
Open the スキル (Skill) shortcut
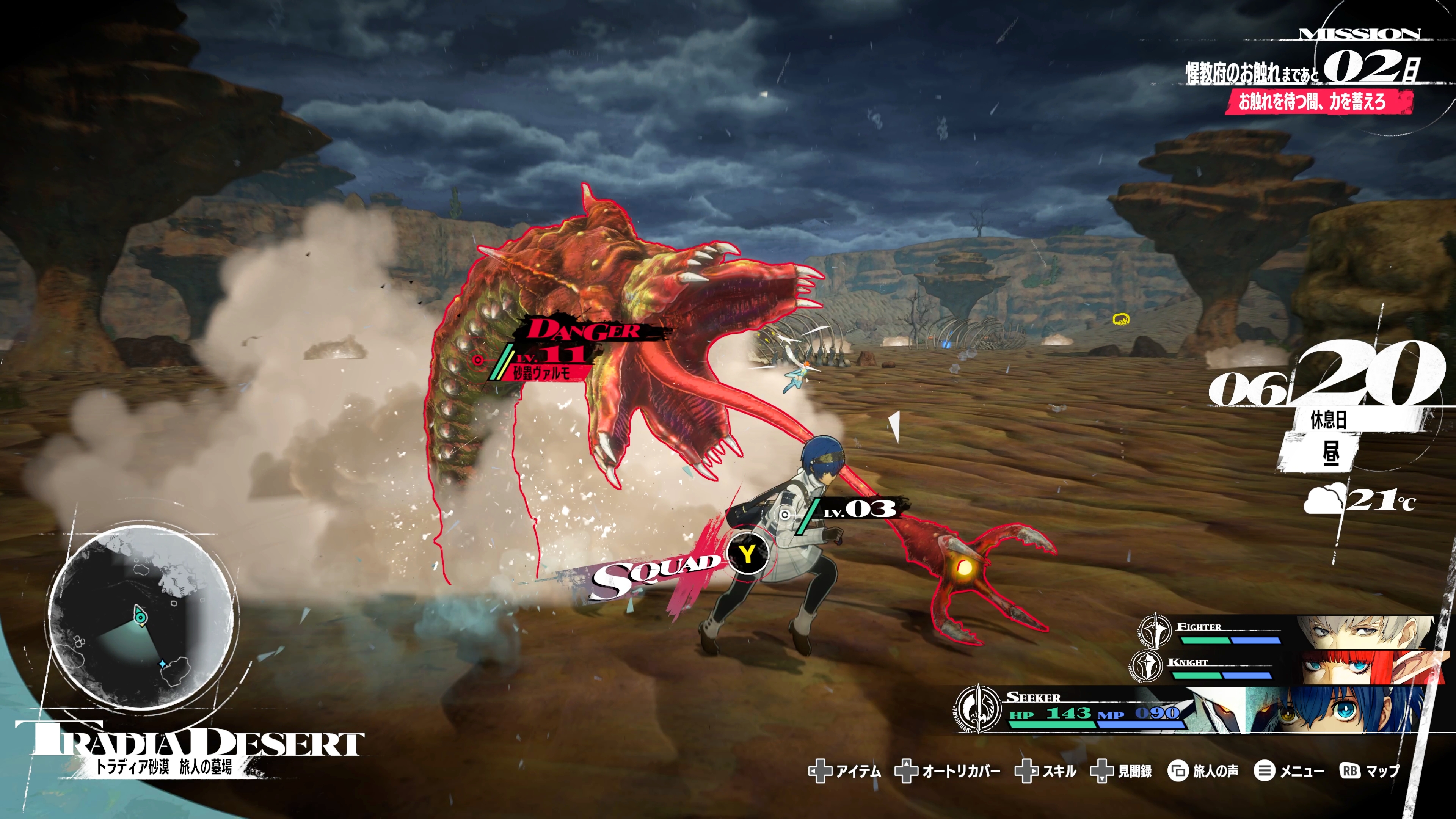(1046, 771)
